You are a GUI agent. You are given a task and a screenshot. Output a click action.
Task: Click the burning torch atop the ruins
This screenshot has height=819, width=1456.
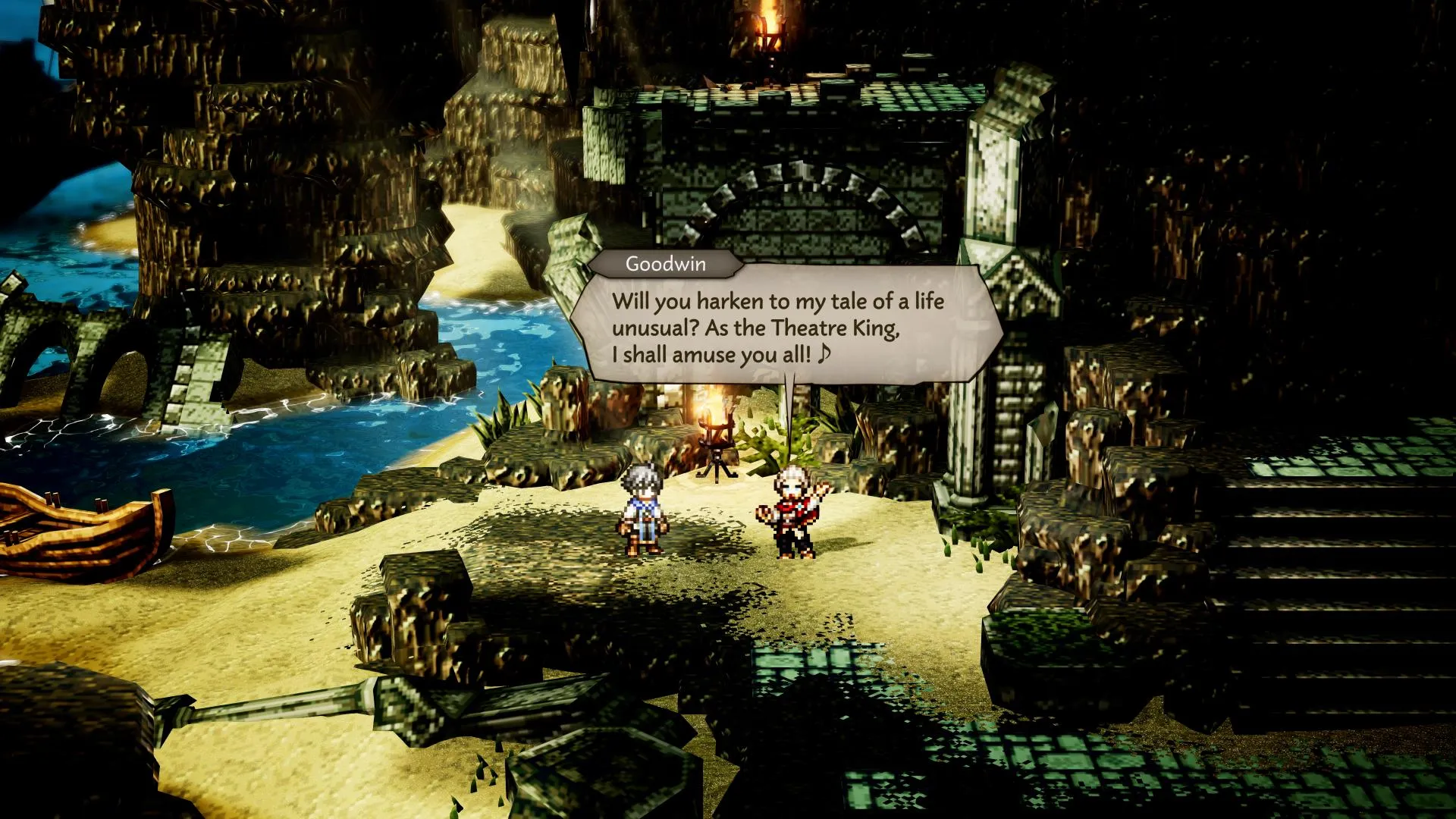[x=770, y=30]
